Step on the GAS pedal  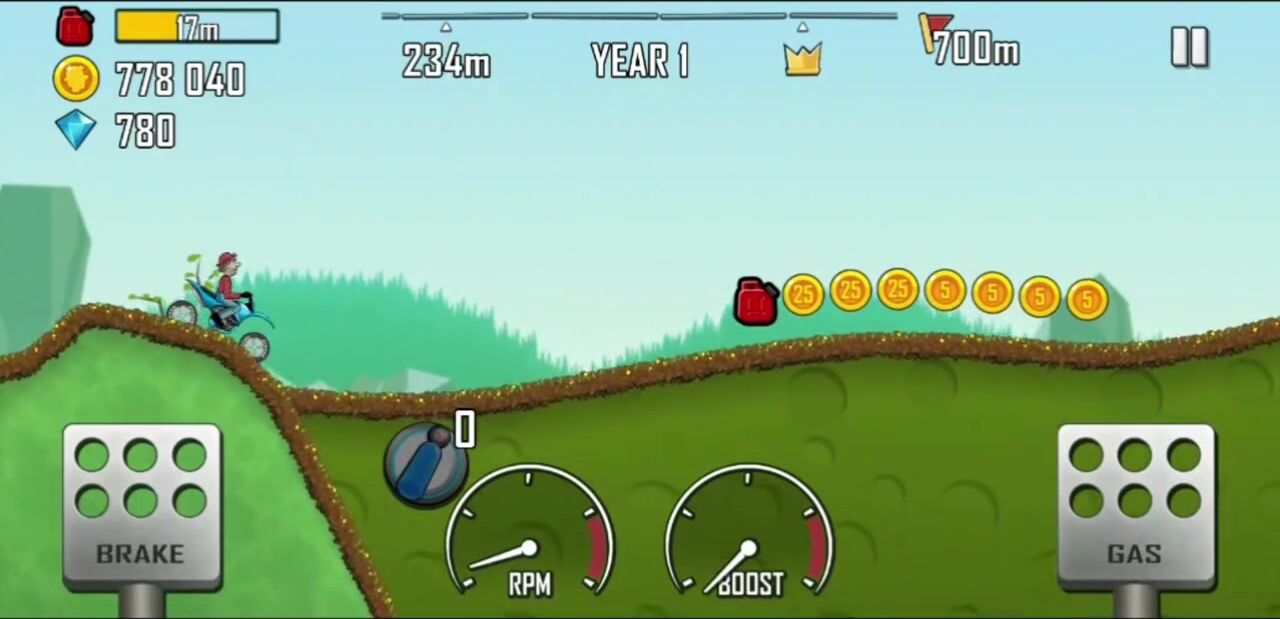click(x=1135, y=505)
